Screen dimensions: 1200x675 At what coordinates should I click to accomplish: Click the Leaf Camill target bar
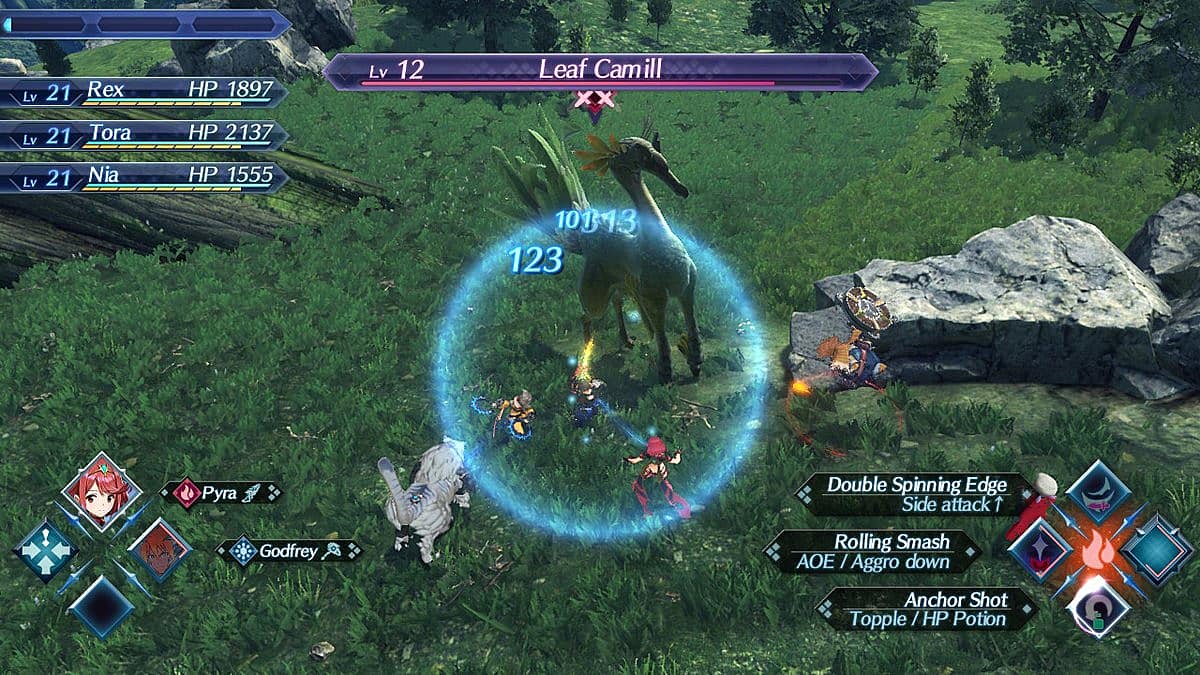coord(600,71)
